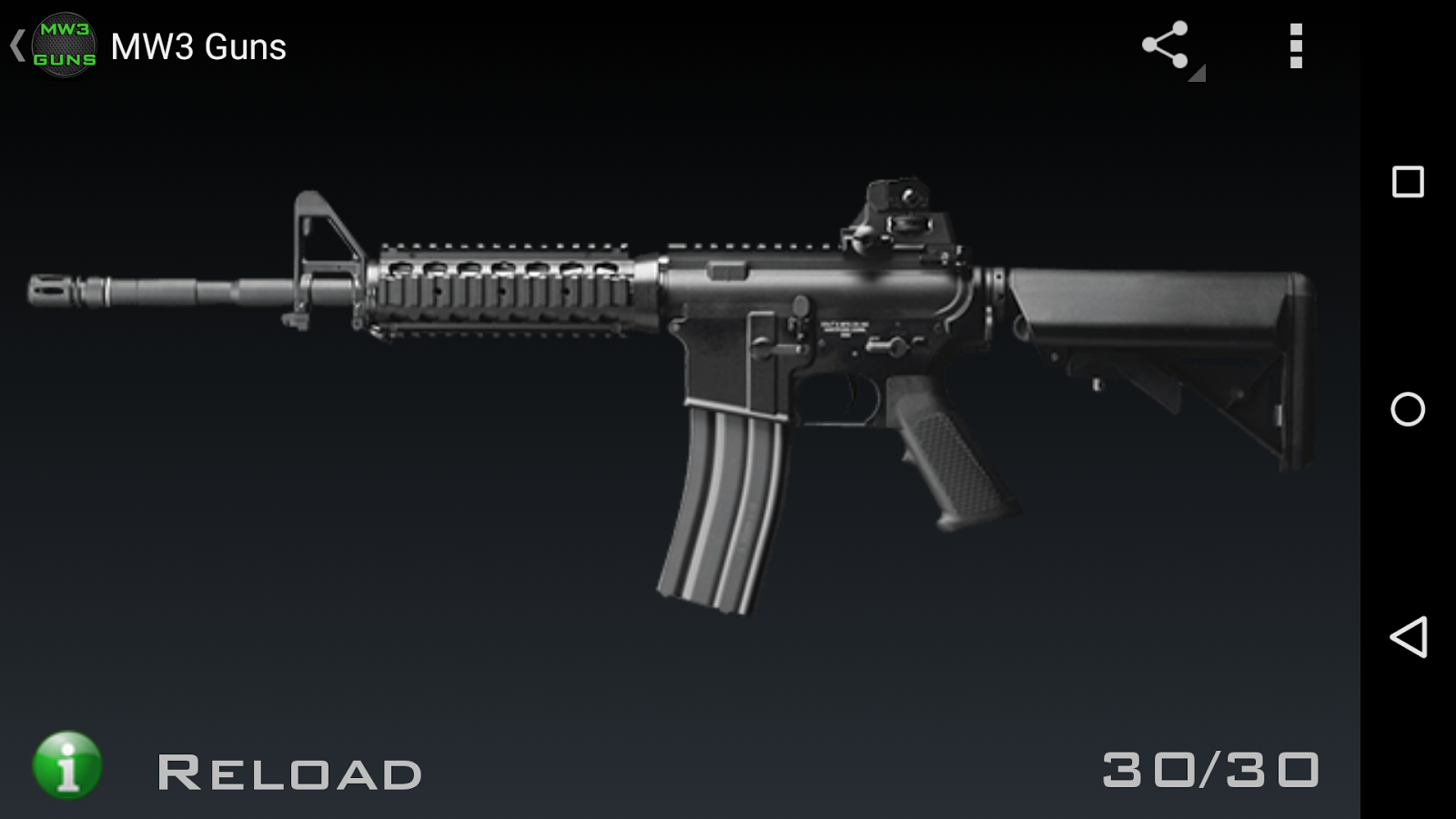1456x819 pixels.
Task: Select the Reload button
Action: point(291,769)
